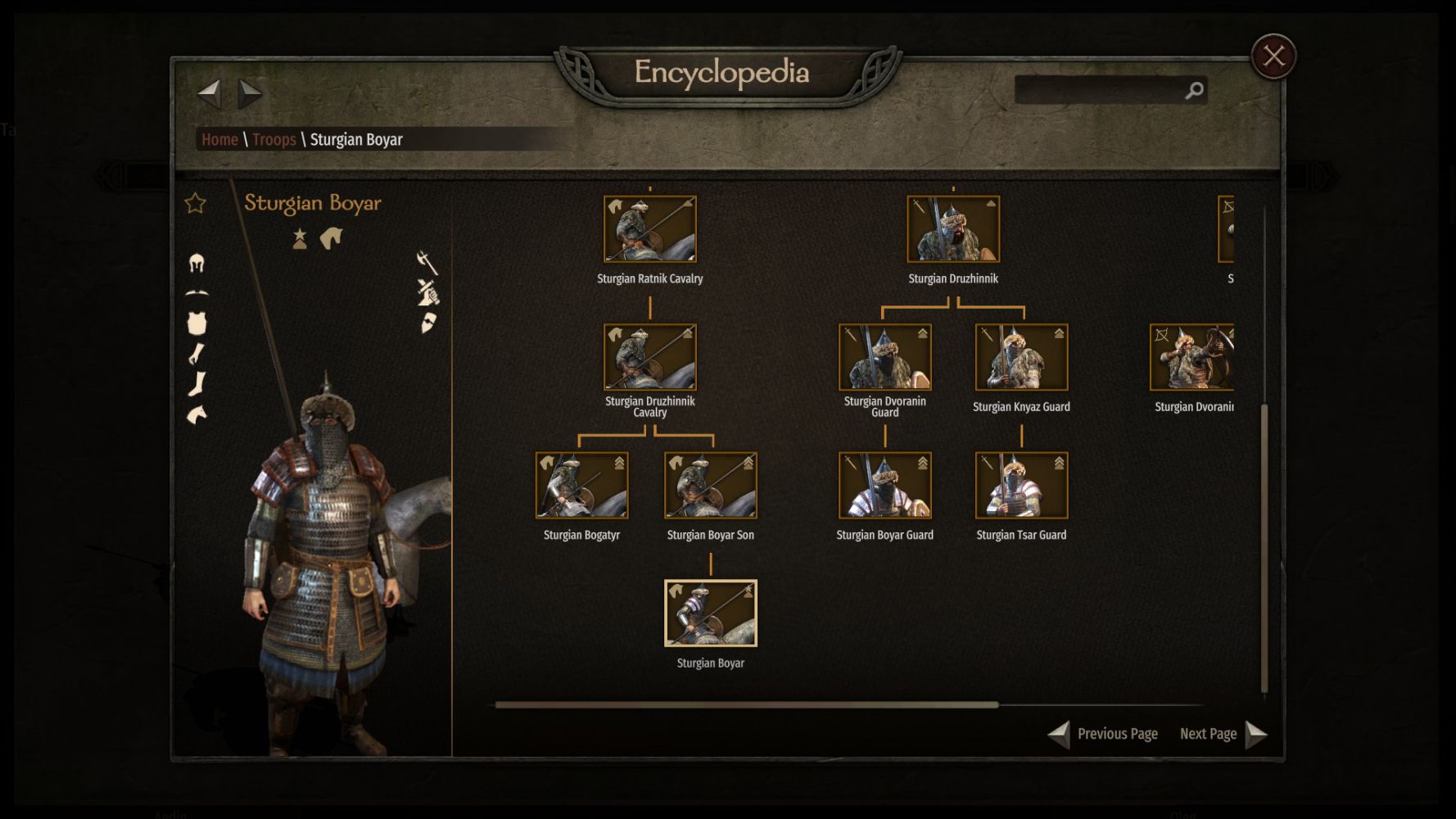Open the Sturgian Bogatyr troop entry

click(581, 485)
